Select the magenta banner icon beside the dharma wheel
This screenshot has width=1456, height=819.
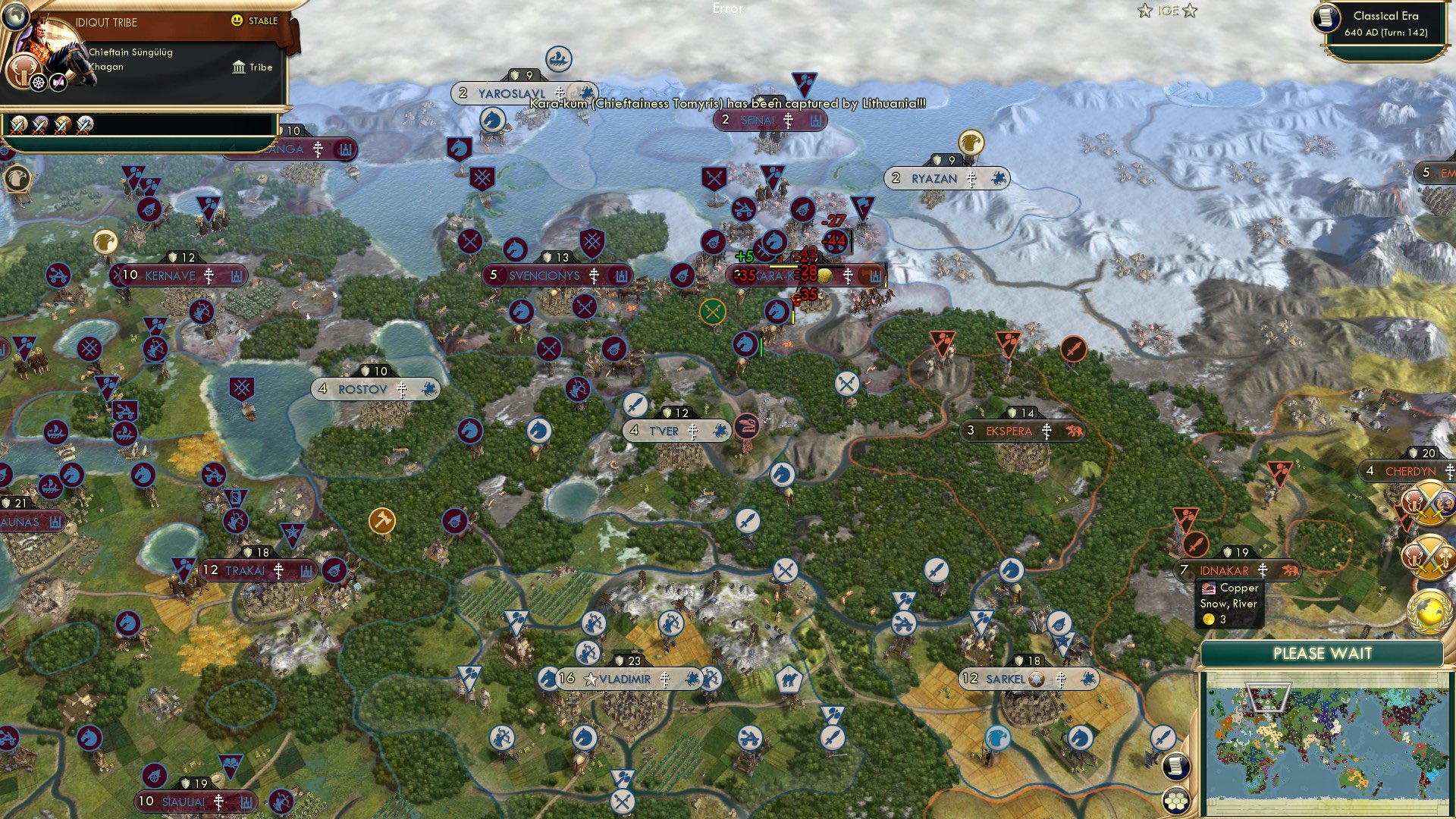click(x=57, y=83)
